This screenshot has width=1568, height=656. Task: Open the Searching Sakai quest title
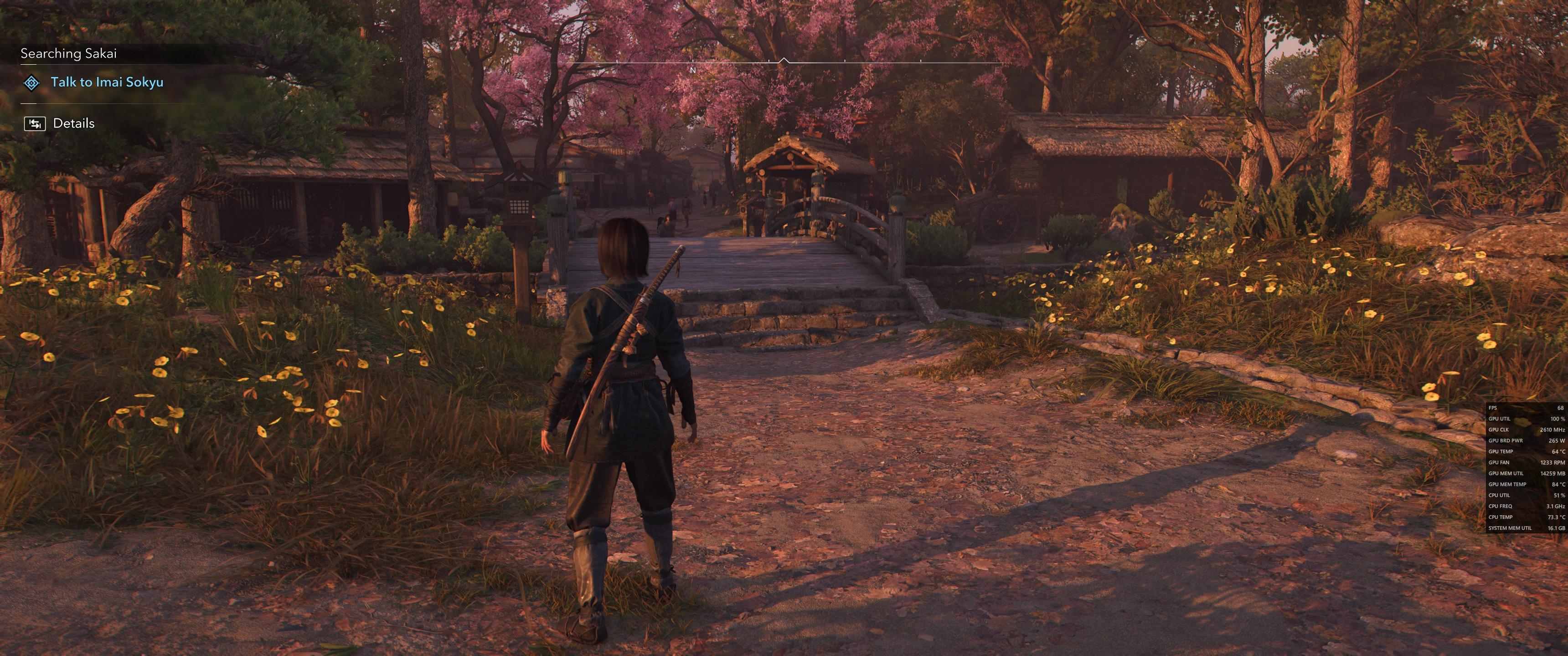click(68, 54)
